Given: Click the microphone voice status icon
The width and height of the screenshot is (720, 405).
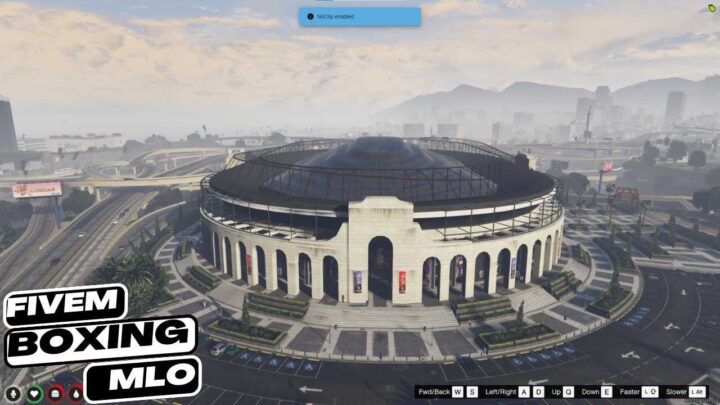Looking at the screenshot, I should coord(12,394).
